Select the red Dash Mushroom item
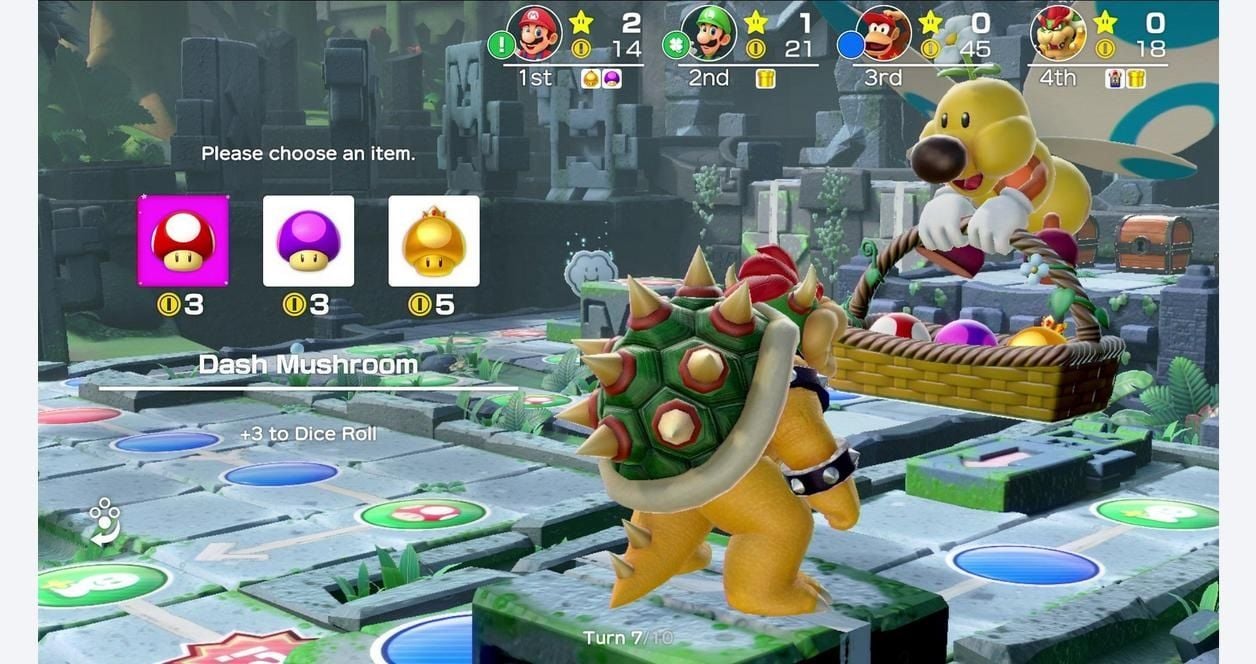 point(183,241)
